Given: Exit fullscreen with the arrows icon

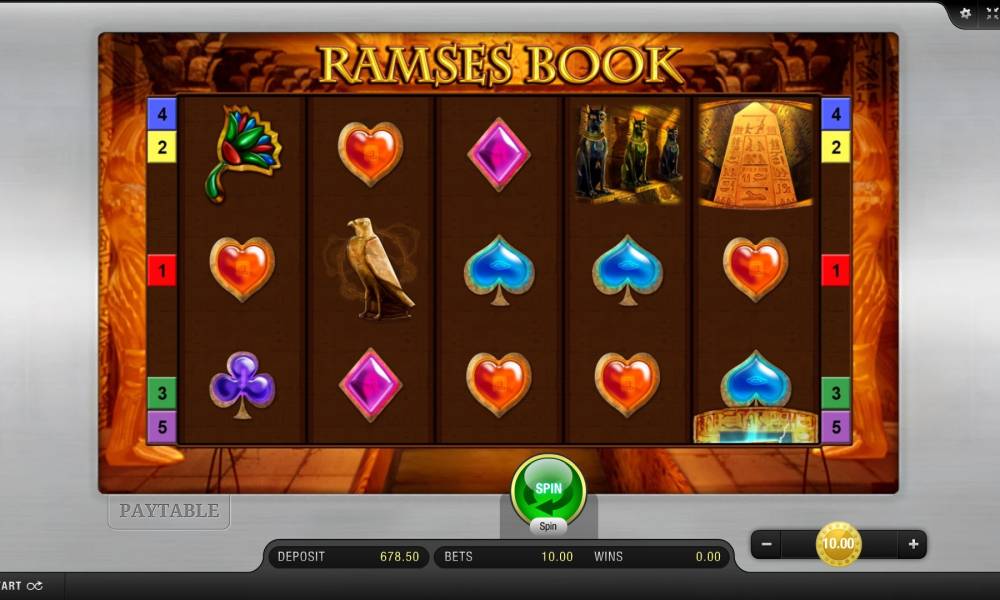Looking at the screenshot, I should click(x=992, y=13).
